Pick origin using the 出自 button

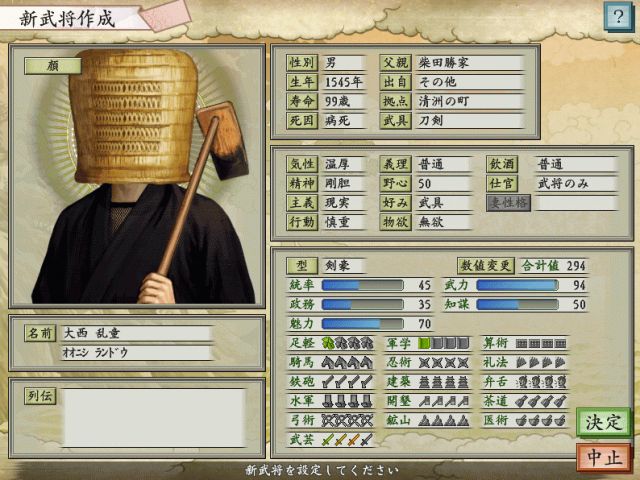395,82
